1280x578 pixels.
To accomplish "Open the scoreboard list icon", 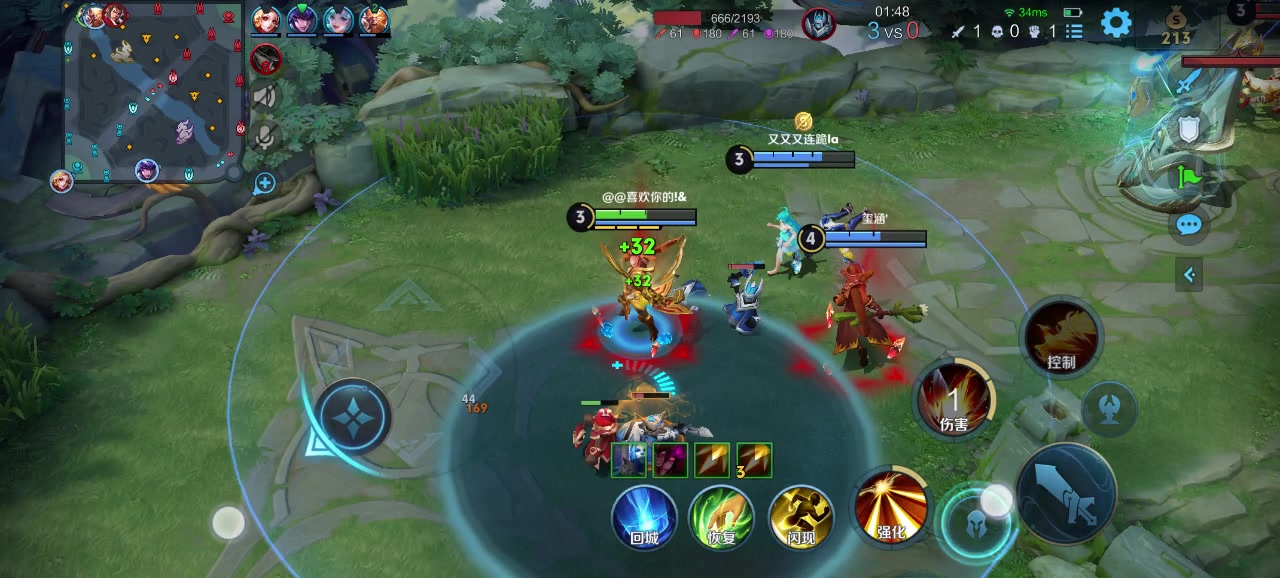I will pyautogui.click(x=1074, y=31).
